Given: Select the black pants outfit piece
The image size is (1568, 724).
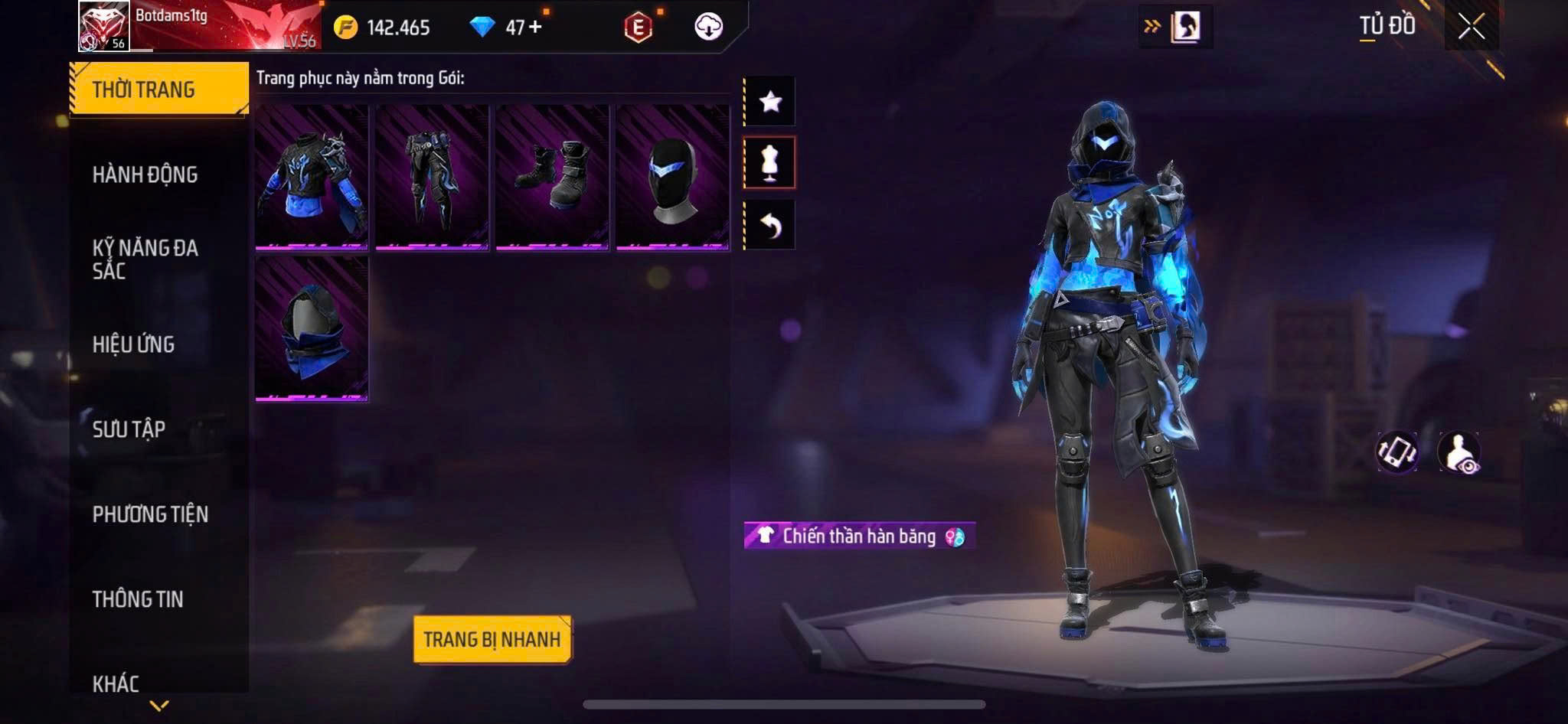Looking at the screenshot, I should tap(432, 178).
